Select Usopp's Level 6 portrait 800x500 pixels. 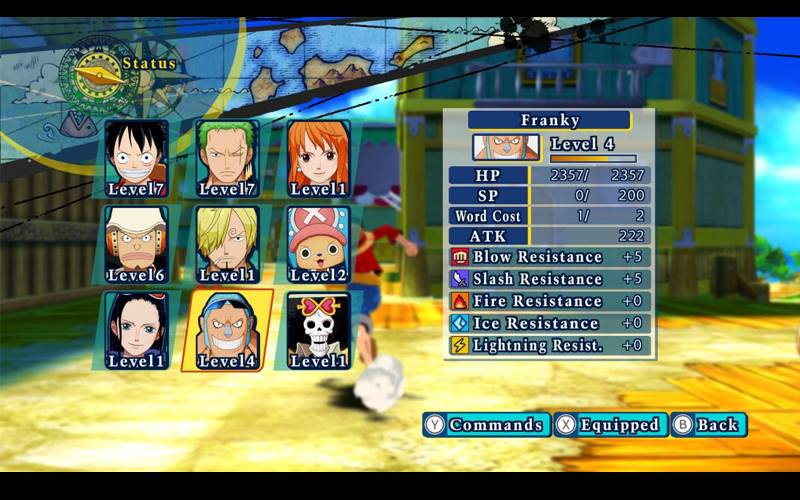tap(137, 244)
